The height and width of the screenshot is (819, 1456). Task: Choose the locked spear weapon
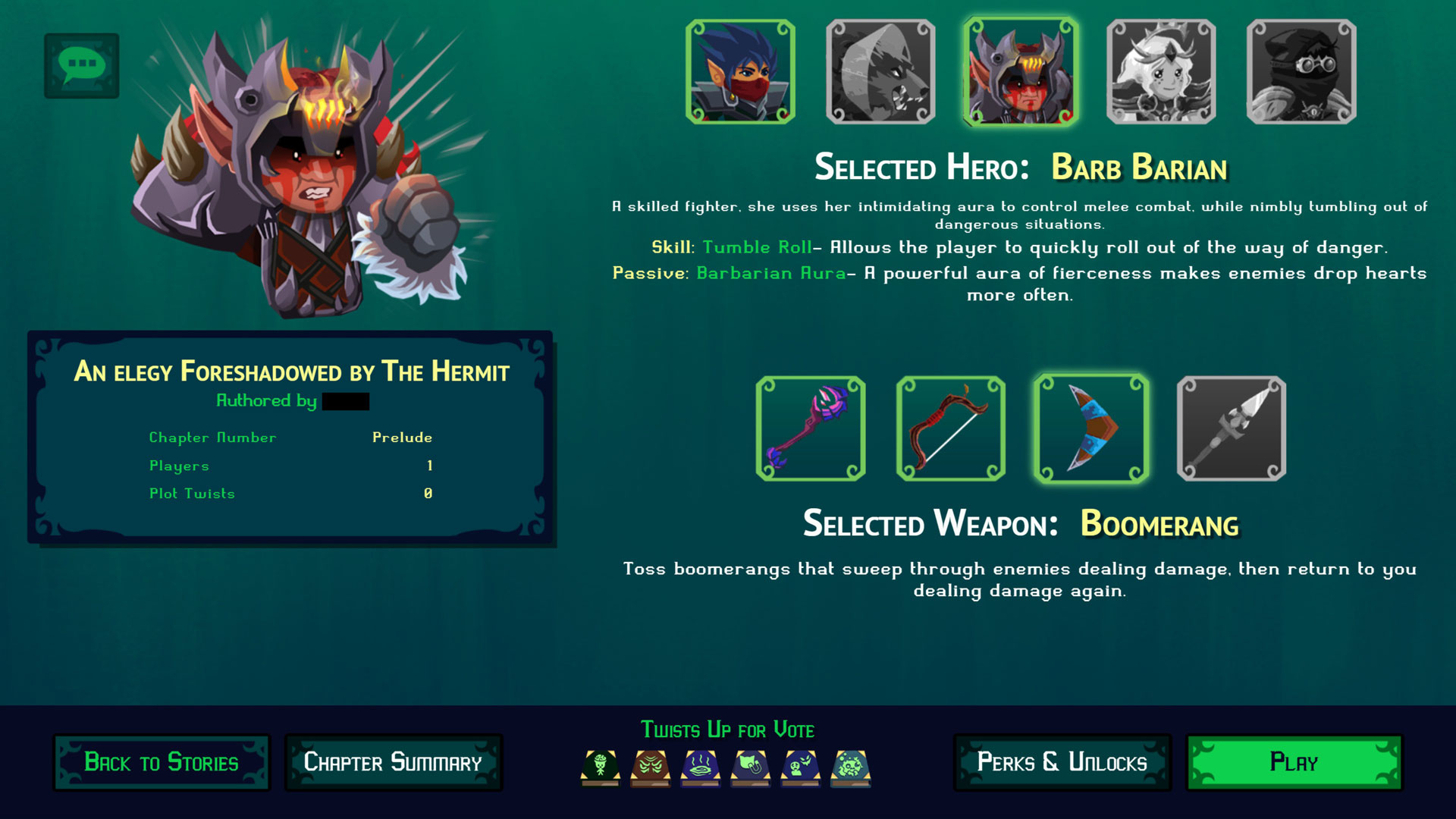click(1232, 428)
